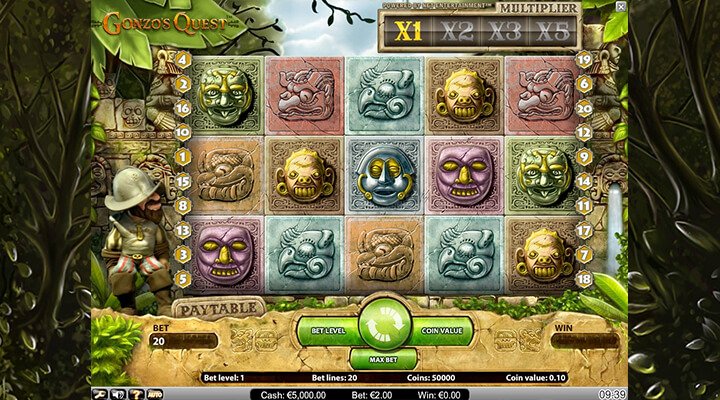
Task: Select bet line number 9 marker
Action: [585, 157]
